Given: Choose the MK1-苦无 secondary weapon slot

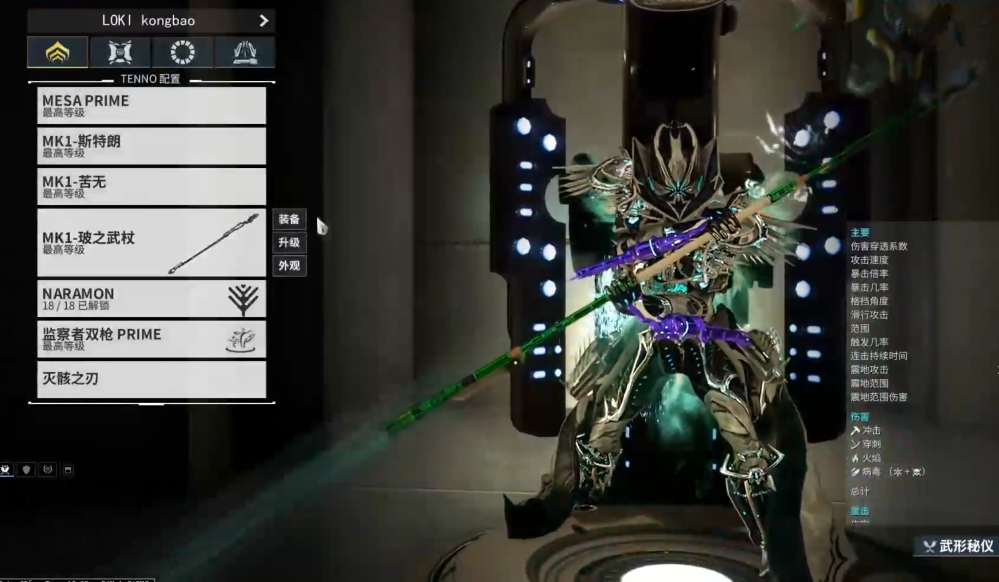Looking at the screenshot, I should pyautogui.click(x=151, y=186).
